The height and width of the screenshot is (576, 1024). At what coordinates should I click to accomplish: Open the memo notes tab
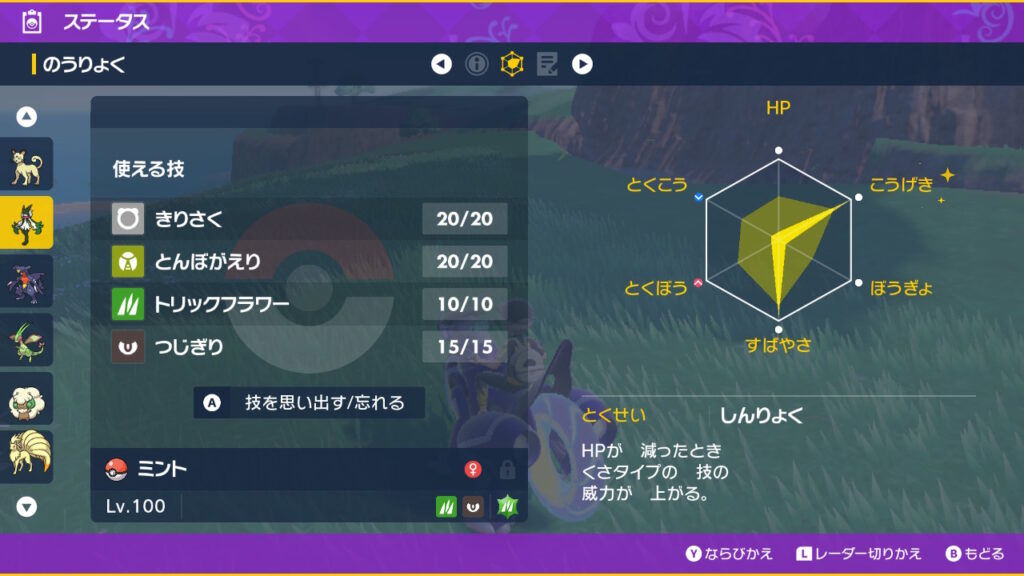[547, 65]
